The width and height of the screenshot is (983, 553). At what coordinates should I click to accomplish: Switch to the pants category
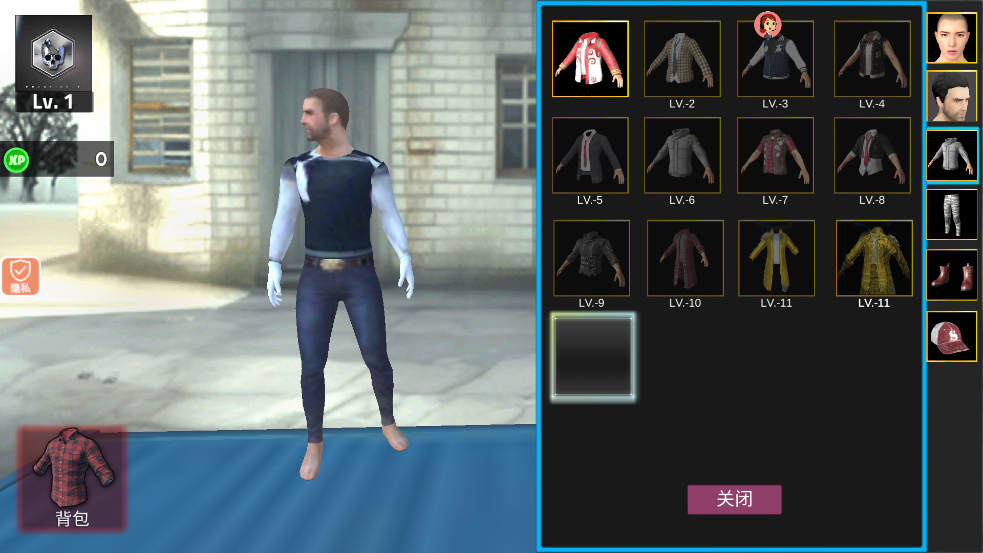951,214
